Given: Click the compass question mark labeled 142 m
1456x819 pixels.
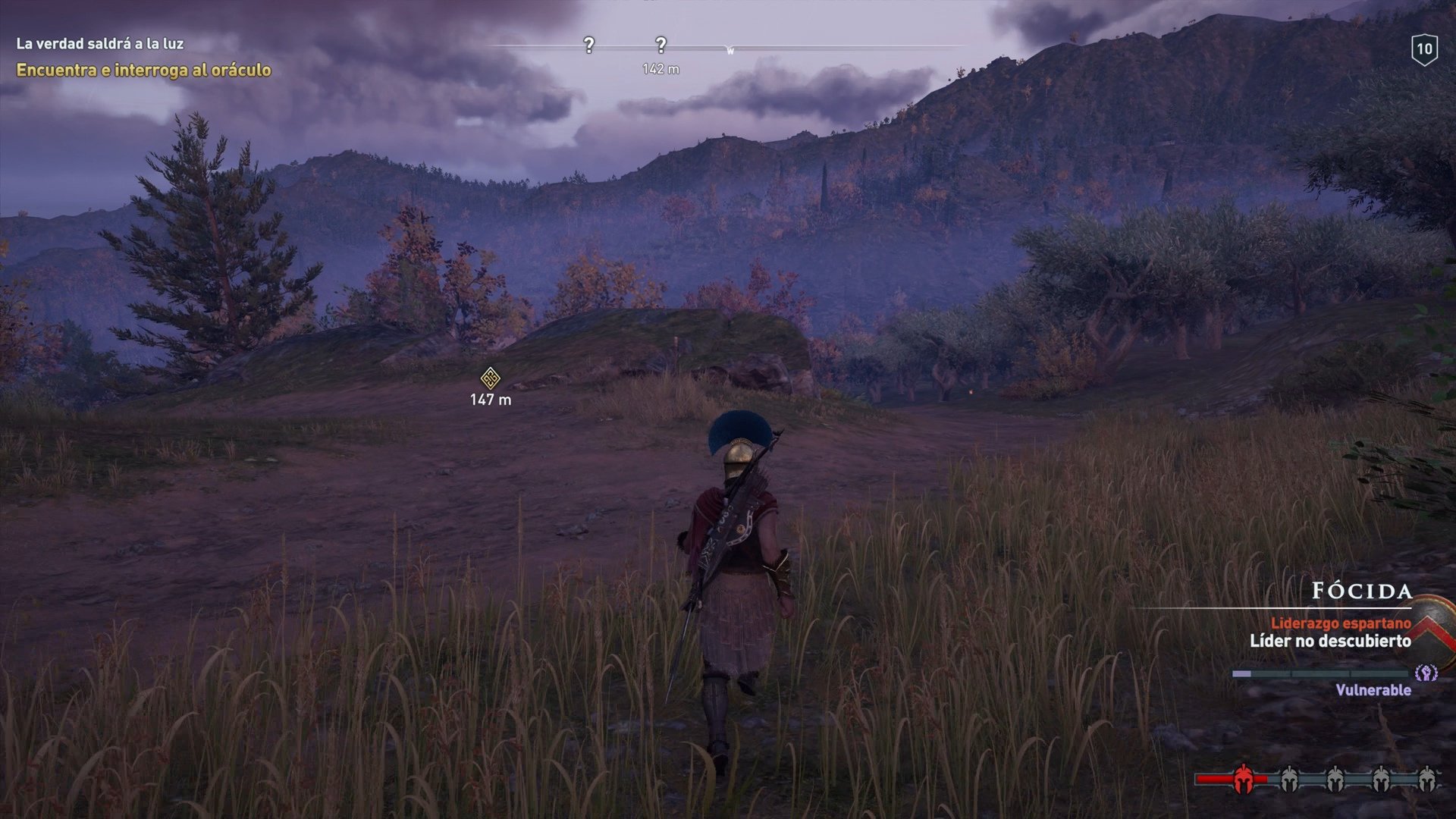Looking at the screenshot, I should (x=661, y=45).
